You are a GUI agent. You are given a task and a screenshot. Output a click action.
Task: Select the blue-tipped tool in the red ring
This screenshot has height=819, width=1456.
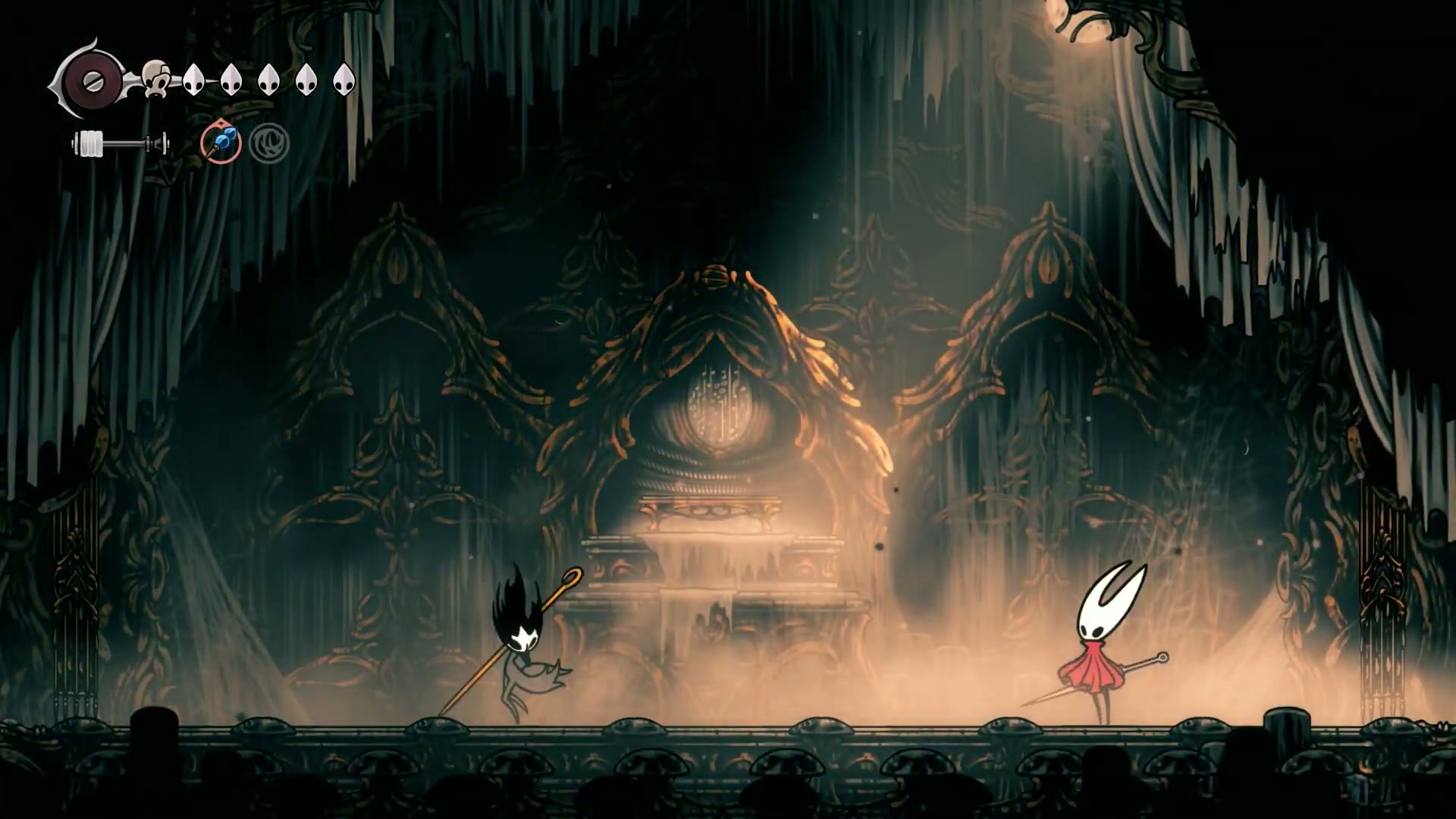click(x=221, y=143)
